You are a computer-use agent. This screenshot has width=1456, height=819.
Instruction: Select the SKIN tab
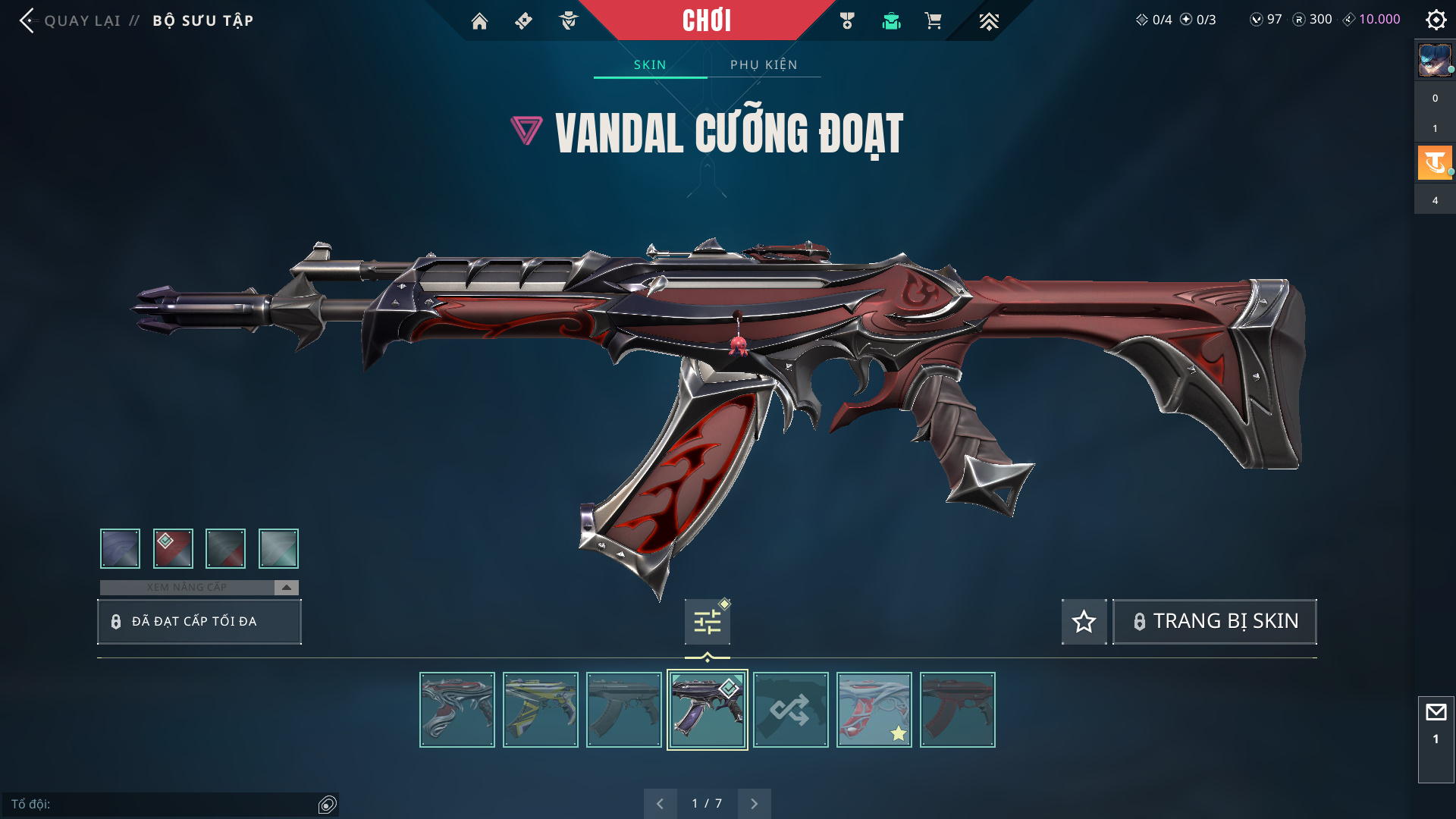point(650,64)
